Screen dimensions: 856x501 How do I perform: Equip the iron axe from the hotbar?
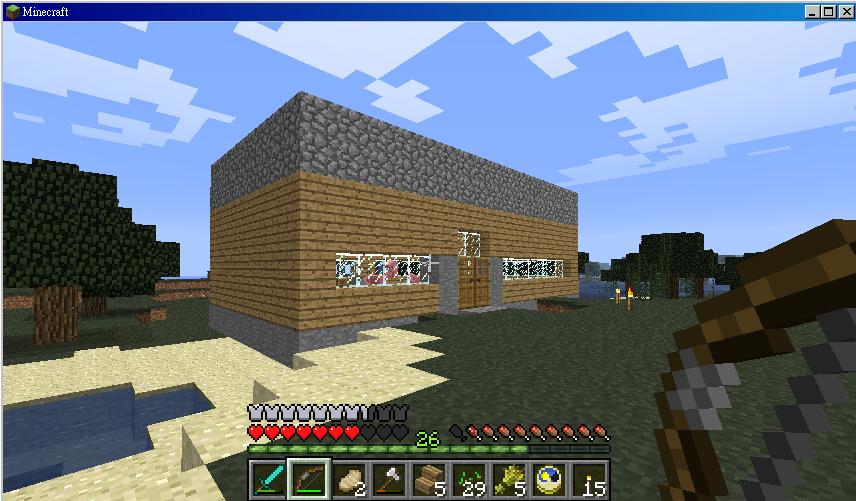pyautogui.click(x=388, y=481)
